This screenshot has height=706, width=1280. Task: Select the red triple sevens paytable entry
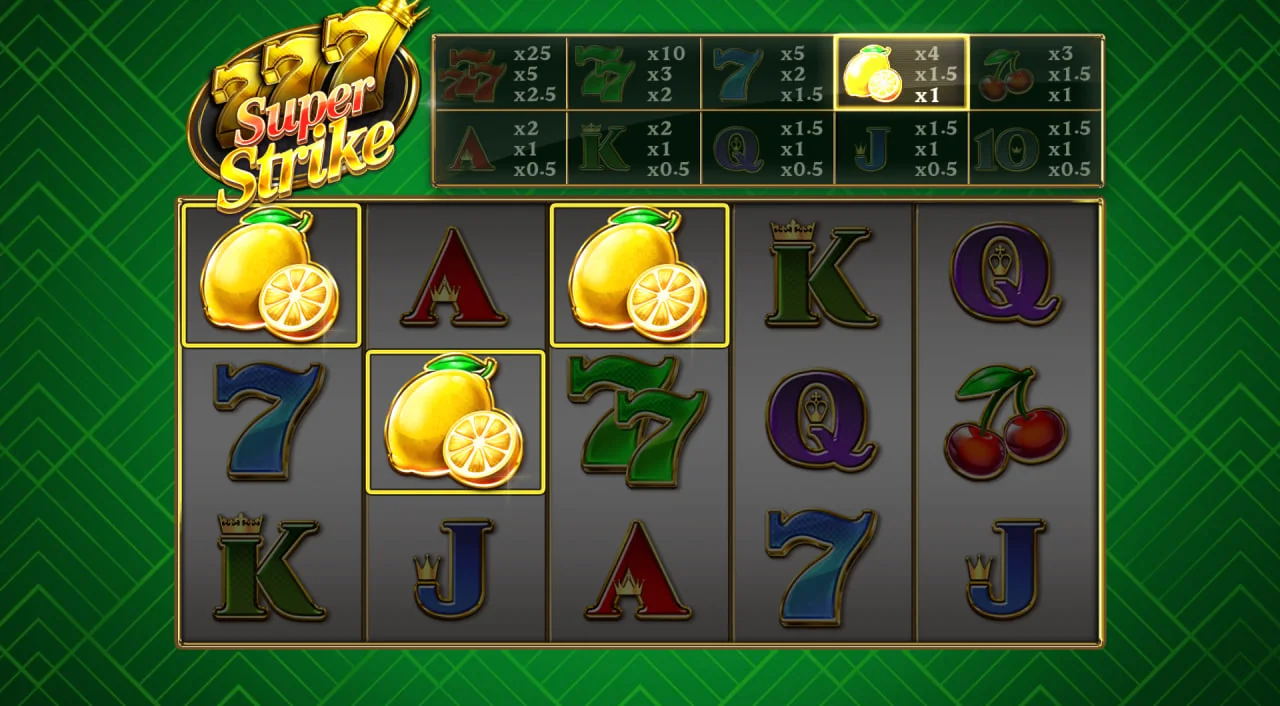(500, 74)
